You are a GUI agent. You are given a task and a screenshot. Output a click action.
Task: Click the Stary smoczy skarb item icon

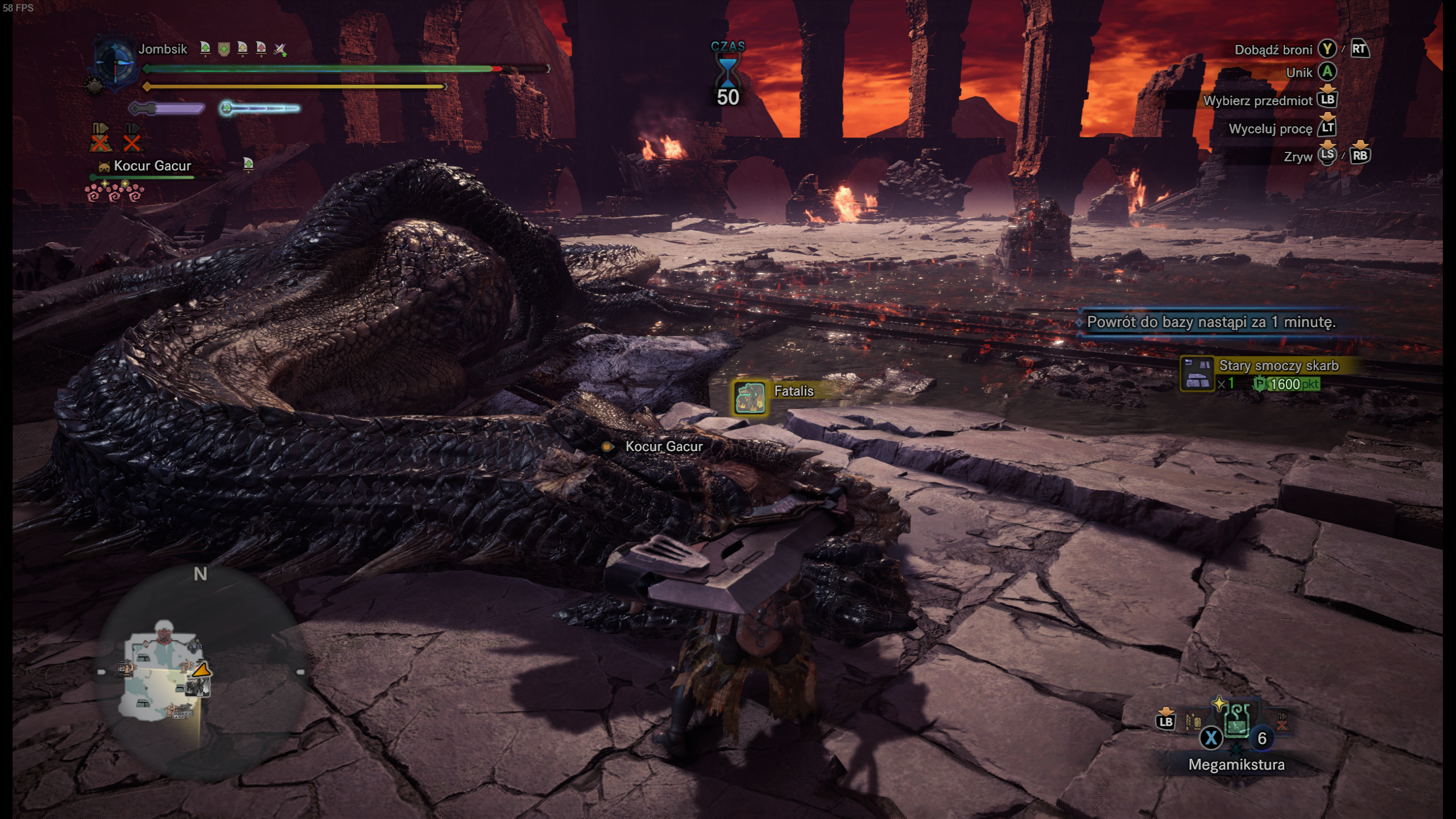pos(1197,374)
